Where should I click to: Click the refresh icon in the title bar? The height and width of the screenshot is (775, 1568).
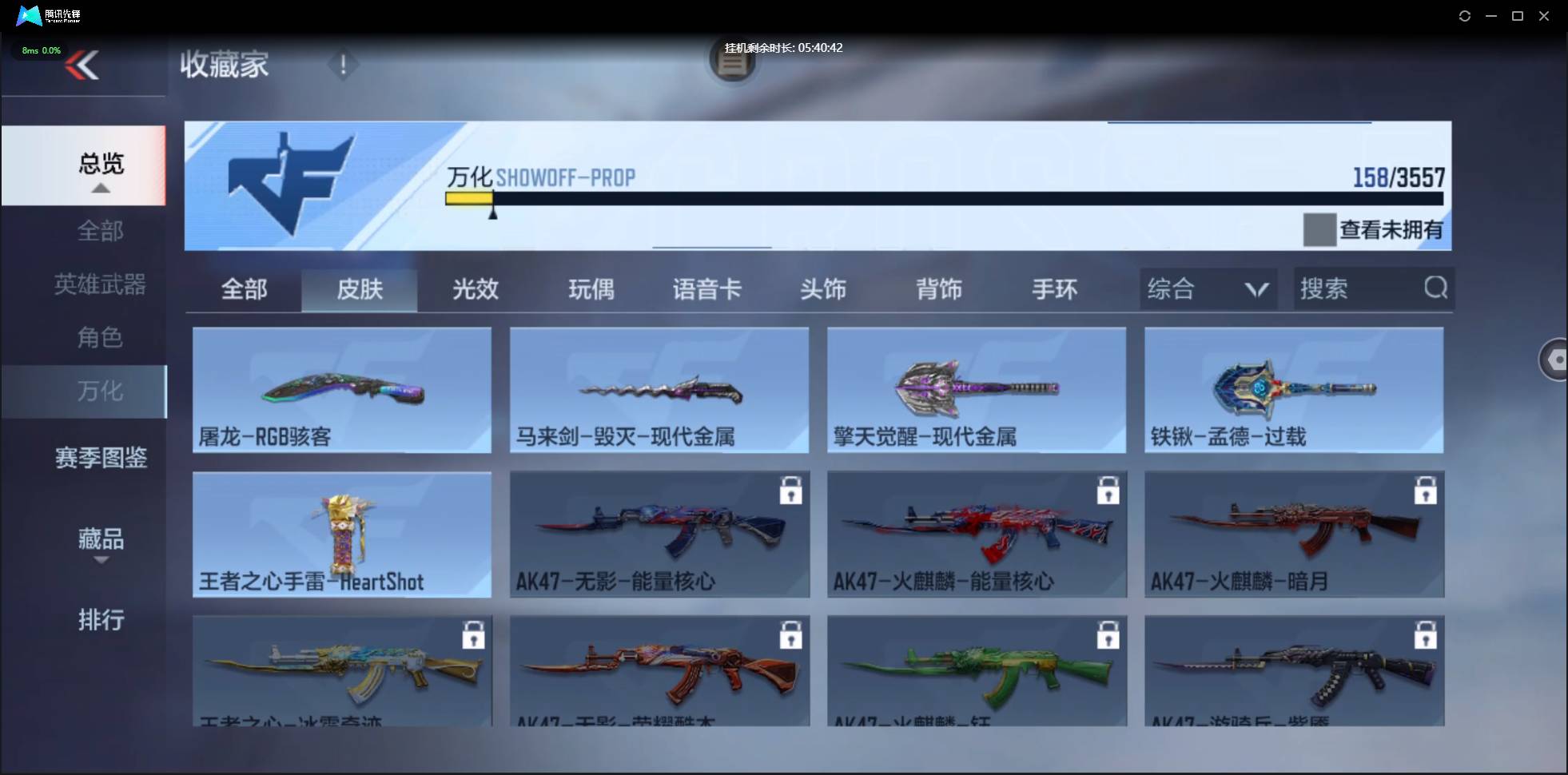click(1465, 15)
